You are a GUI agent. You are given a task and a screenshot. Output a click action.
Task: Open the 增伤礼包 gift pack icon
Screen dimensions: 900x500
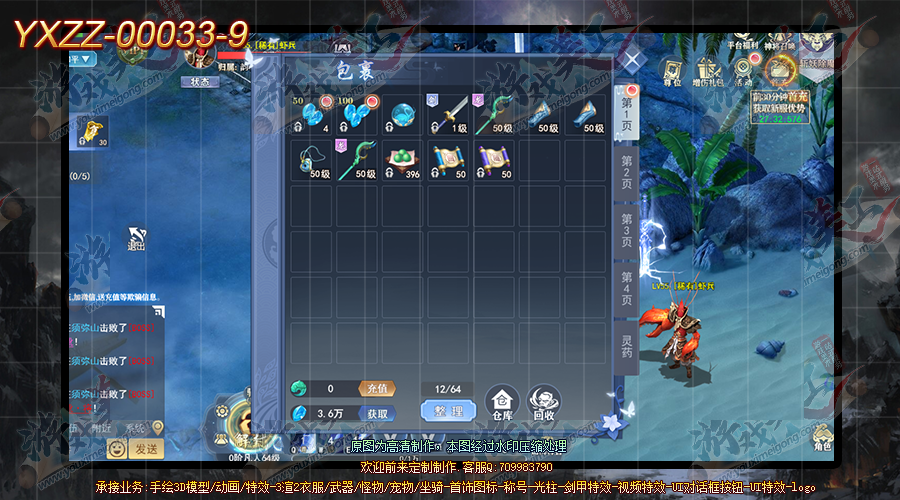[x=709, y=73]
